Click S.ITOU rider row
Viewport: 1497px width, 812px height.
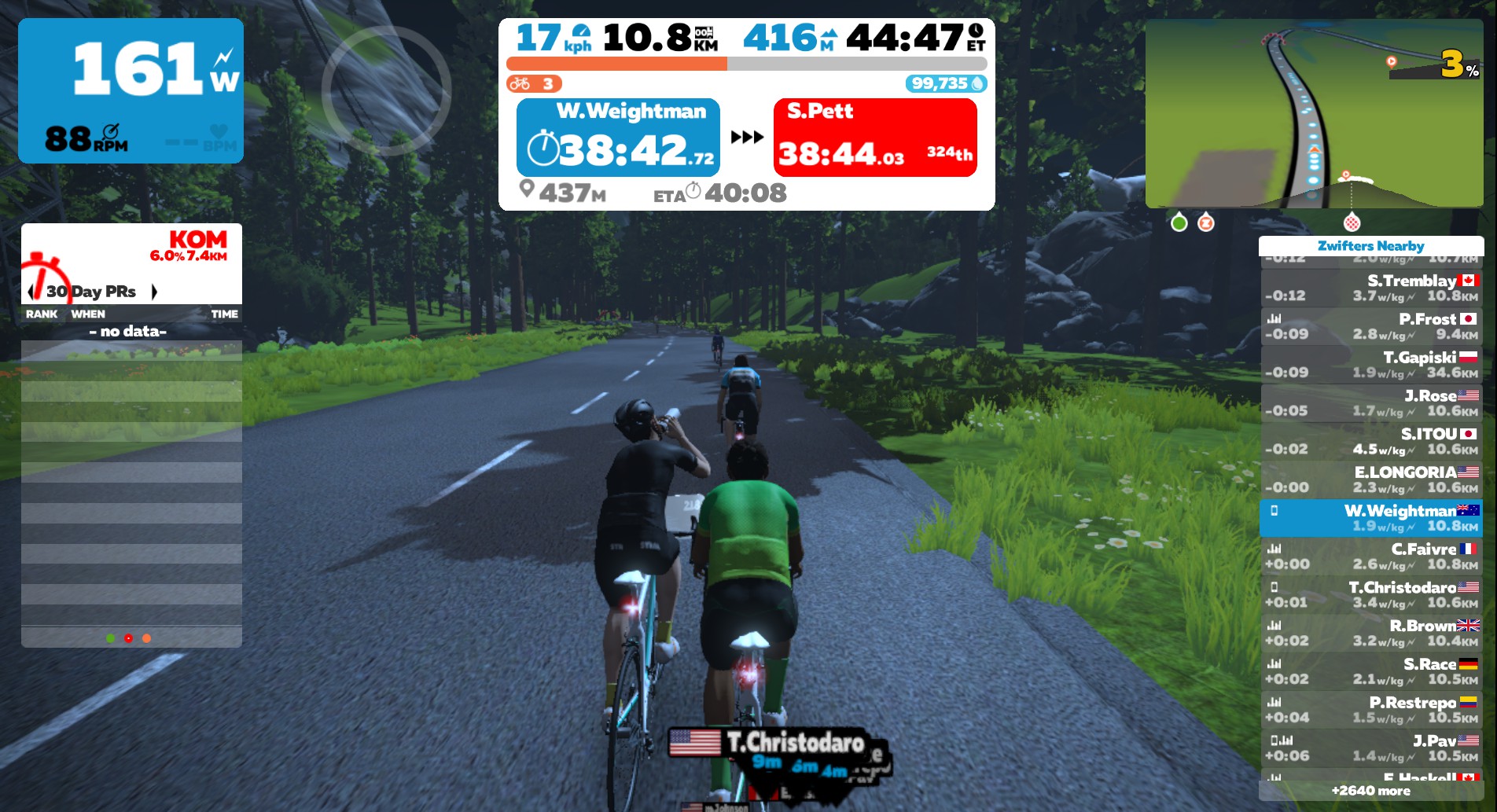pyautogui.click(x=1371, y=441)
